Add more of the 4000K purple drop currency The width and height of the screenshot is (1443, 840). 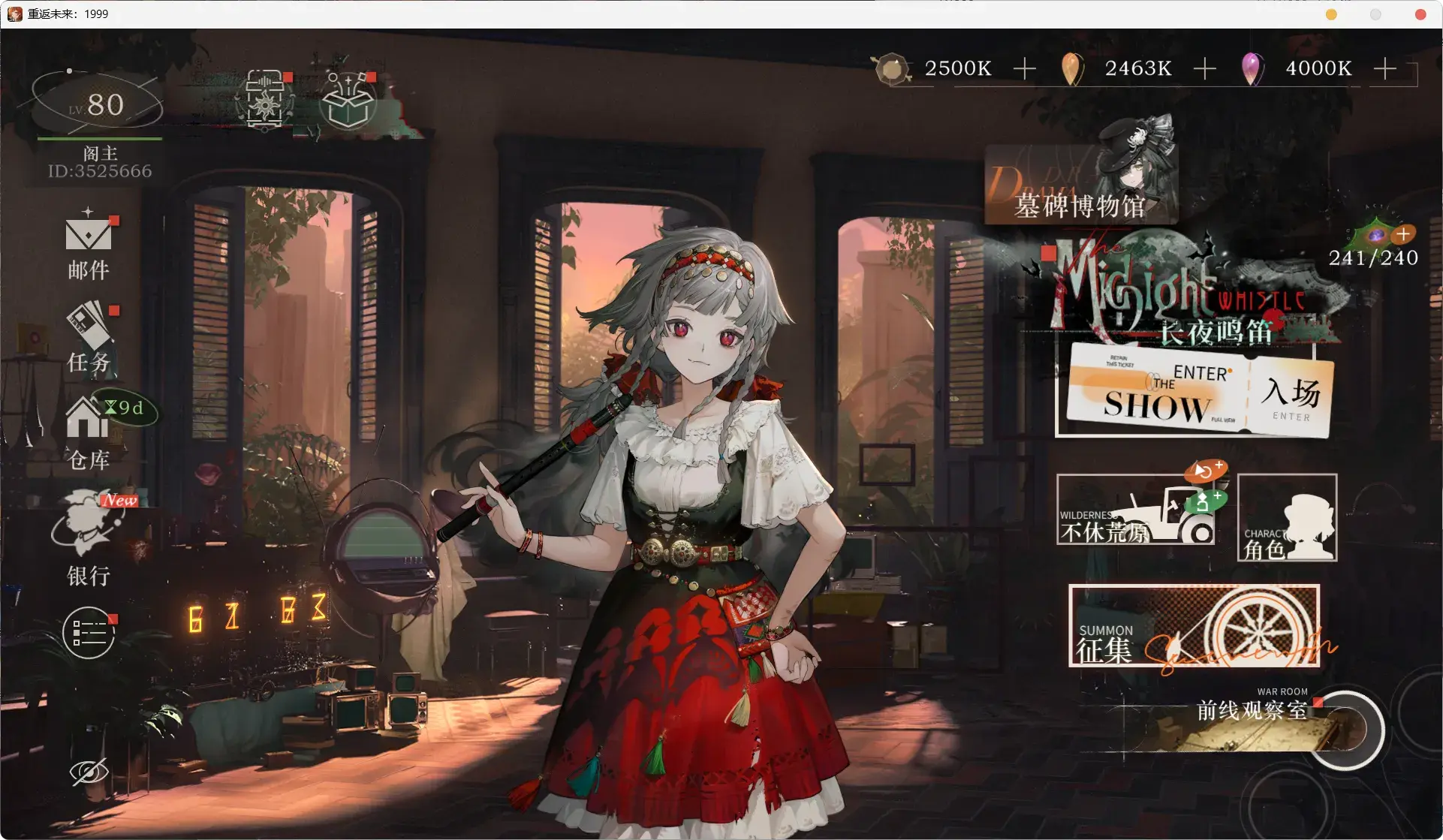pos(1384,69)
